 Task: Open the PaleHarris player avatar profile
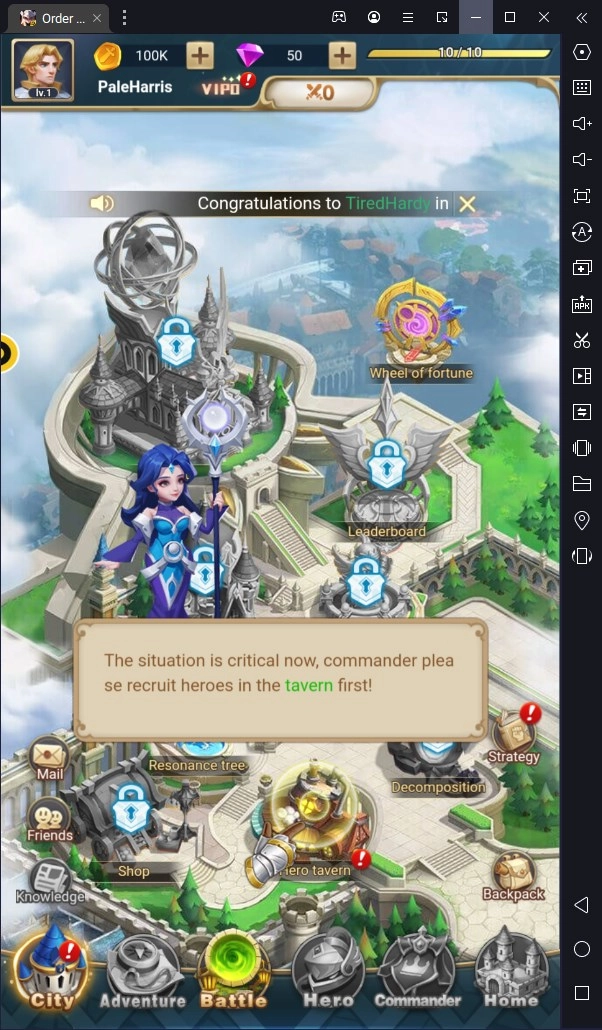(42, 70)
